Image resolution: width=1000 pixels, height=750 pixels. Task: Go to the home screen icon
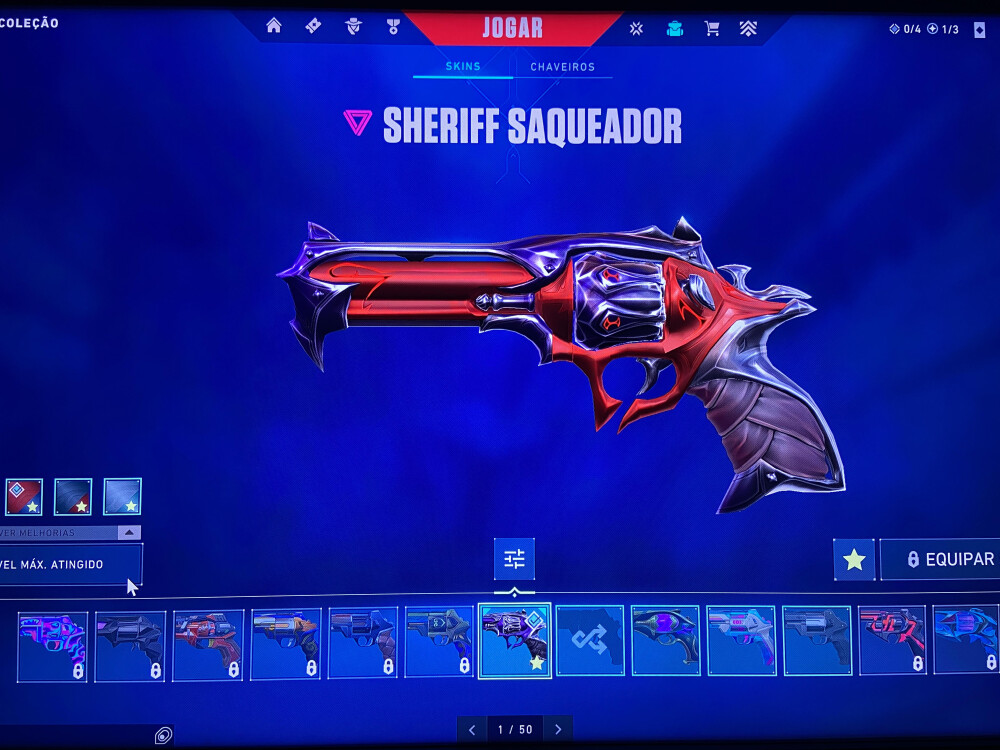[273, 26]
